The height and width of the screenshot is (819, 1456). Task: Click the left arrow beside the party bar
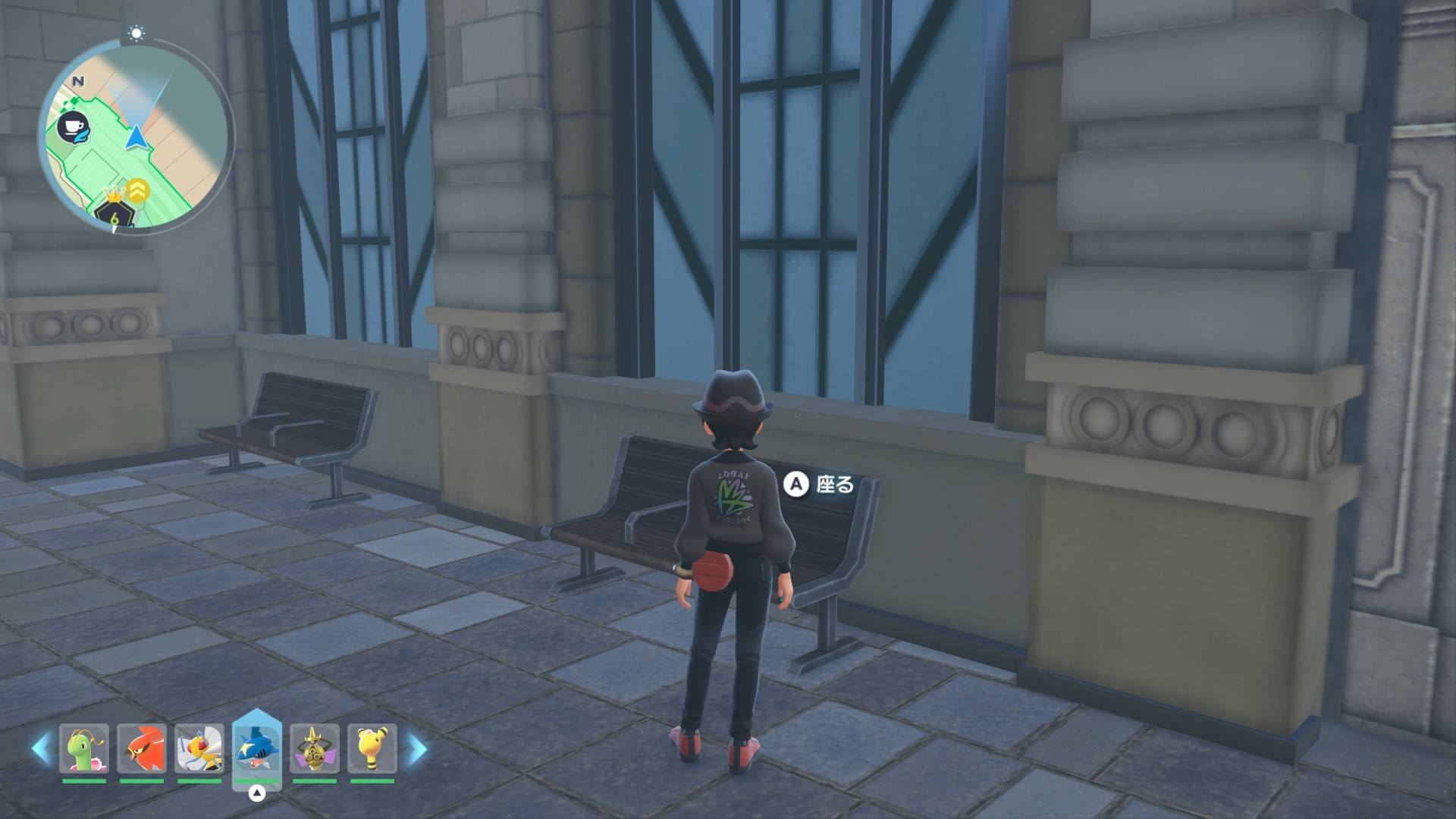click(41, 749)
